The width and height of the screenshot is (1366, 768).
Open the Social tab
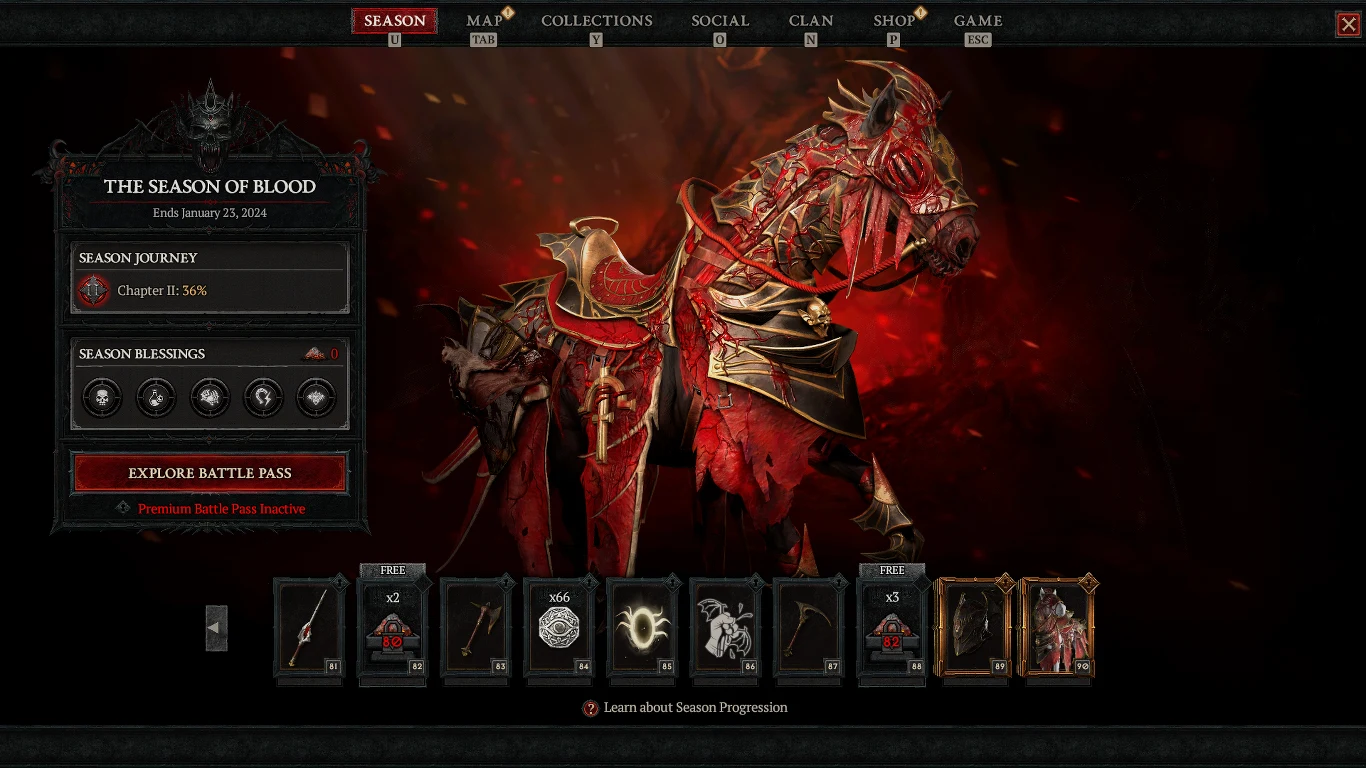pyautogui.click(x=720, y=21)
